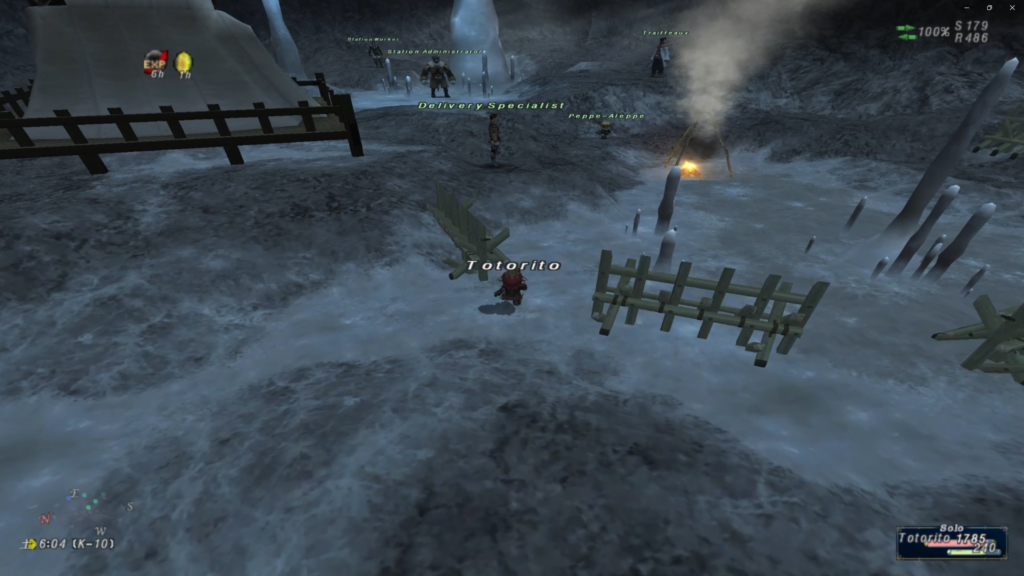Image resolution: width=1024 pixels, height=576 pixels.
Task: Click the green send/receive connection arrows icon
Action: click(x=906, y=32)
